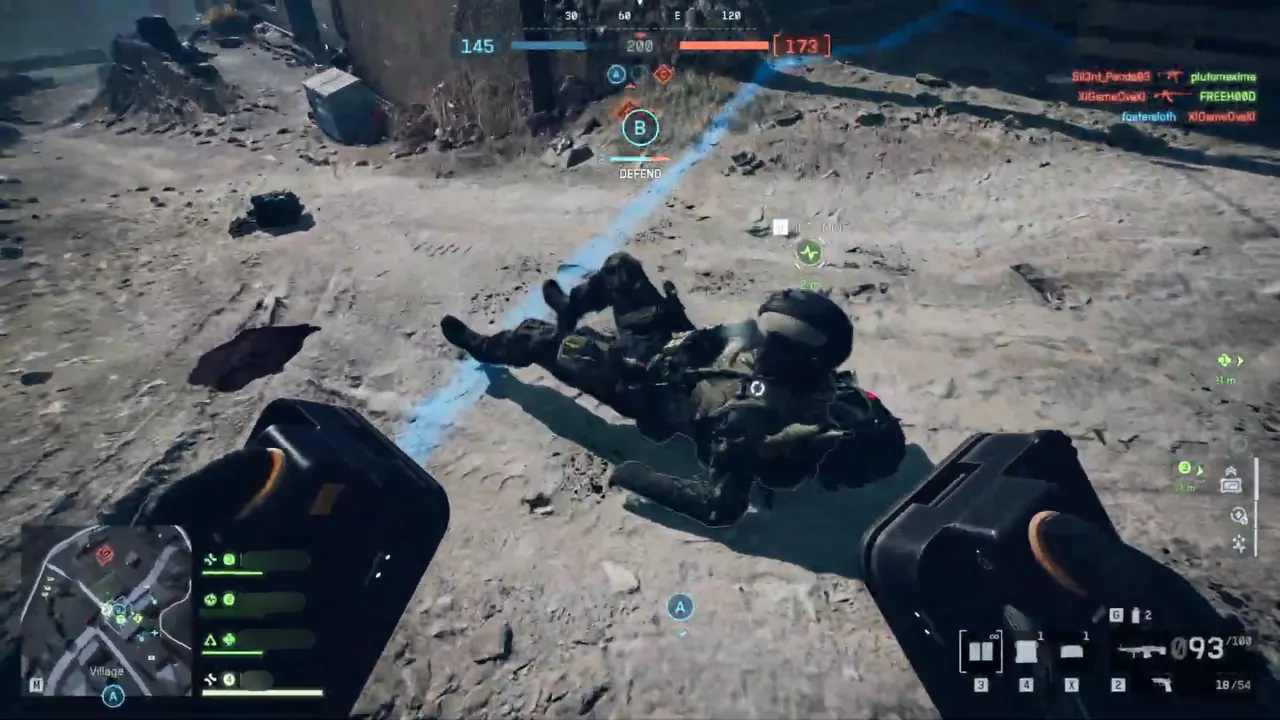Select the grenade icon beside the G keybind
Screen dimensions: 1280x720
click(x=1134, y=614)
